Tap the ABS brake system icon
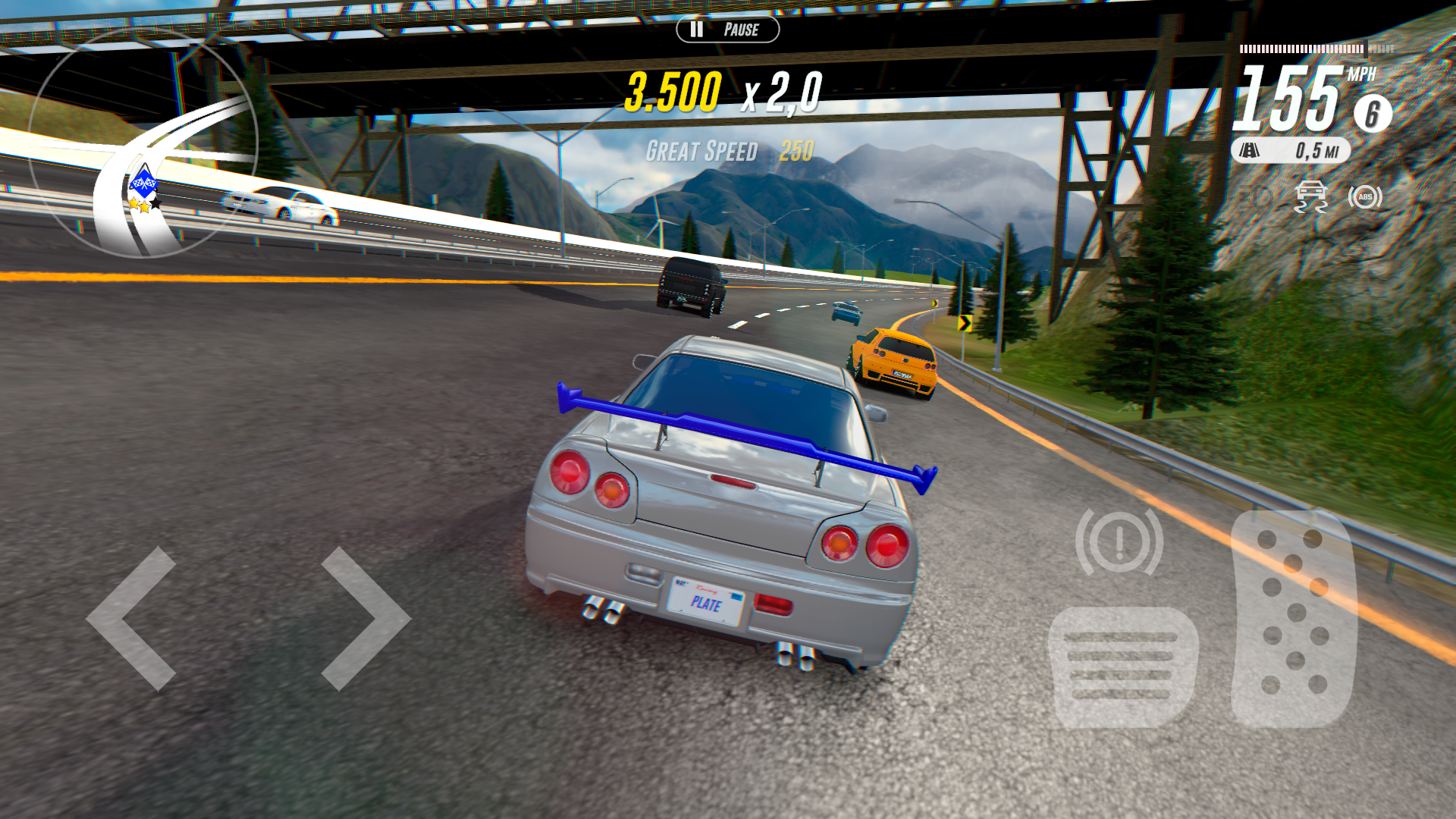 pyautogui.click(x=1364, y=197)
